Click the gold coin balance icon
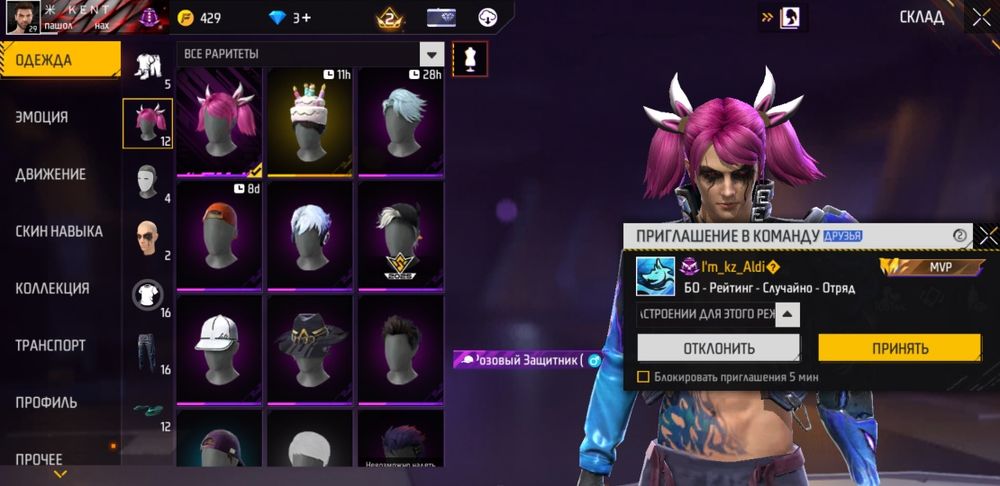 (x=185, y=18)
